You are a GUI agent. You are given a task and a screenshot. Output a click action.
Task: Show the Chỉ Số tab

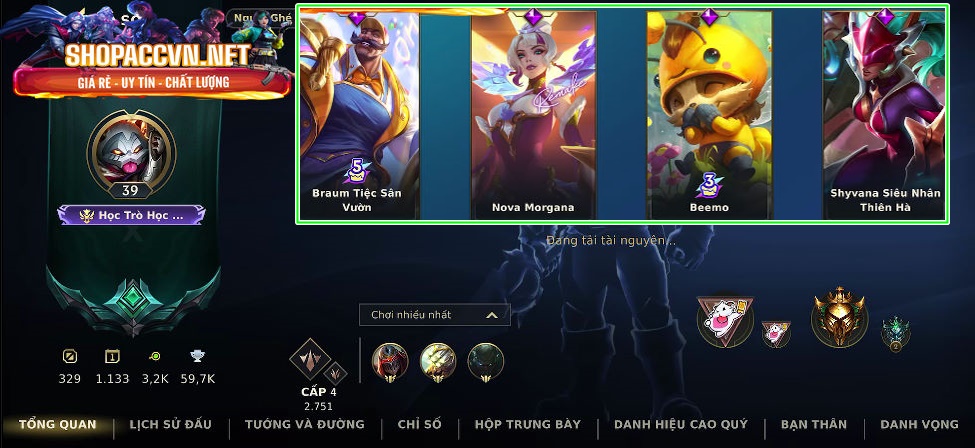coord(419,425)
